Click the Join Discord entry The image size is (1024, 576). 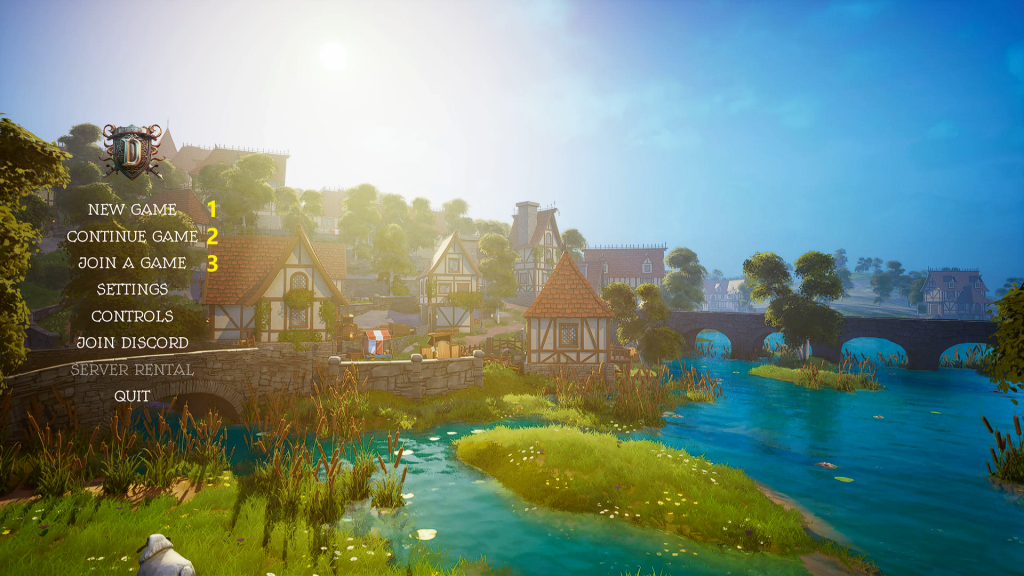pyautogui.click(x=132, y=343)
